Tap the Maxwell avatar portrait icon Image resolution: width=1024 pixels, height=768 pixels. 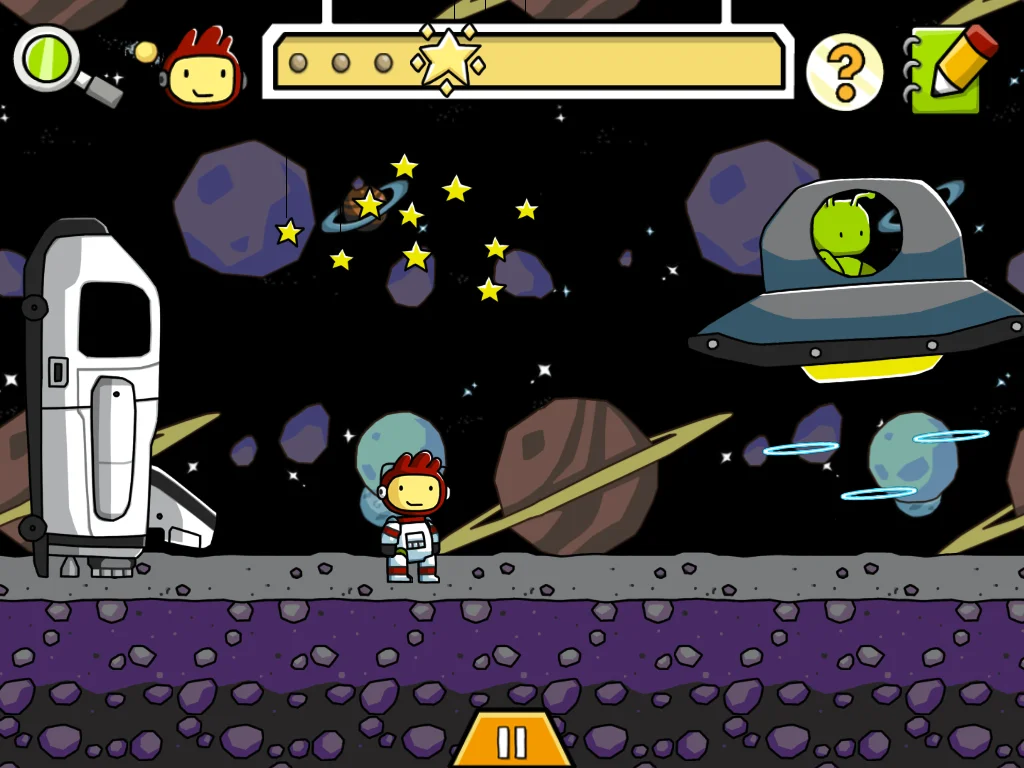click(x=201, y=68)
